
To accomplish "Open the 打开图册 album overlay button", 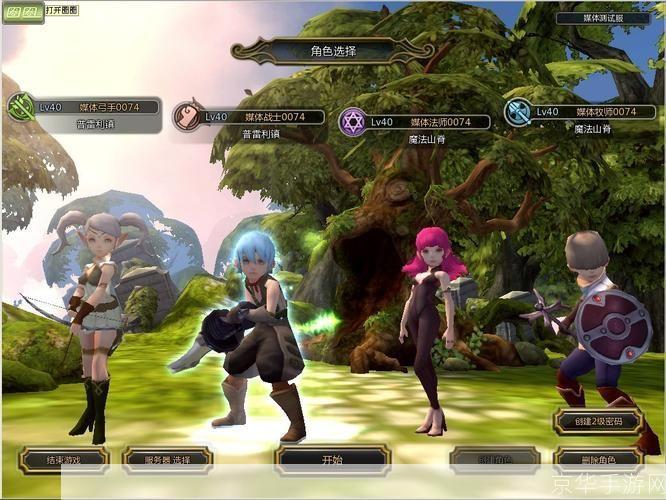I will click(59, 10).
